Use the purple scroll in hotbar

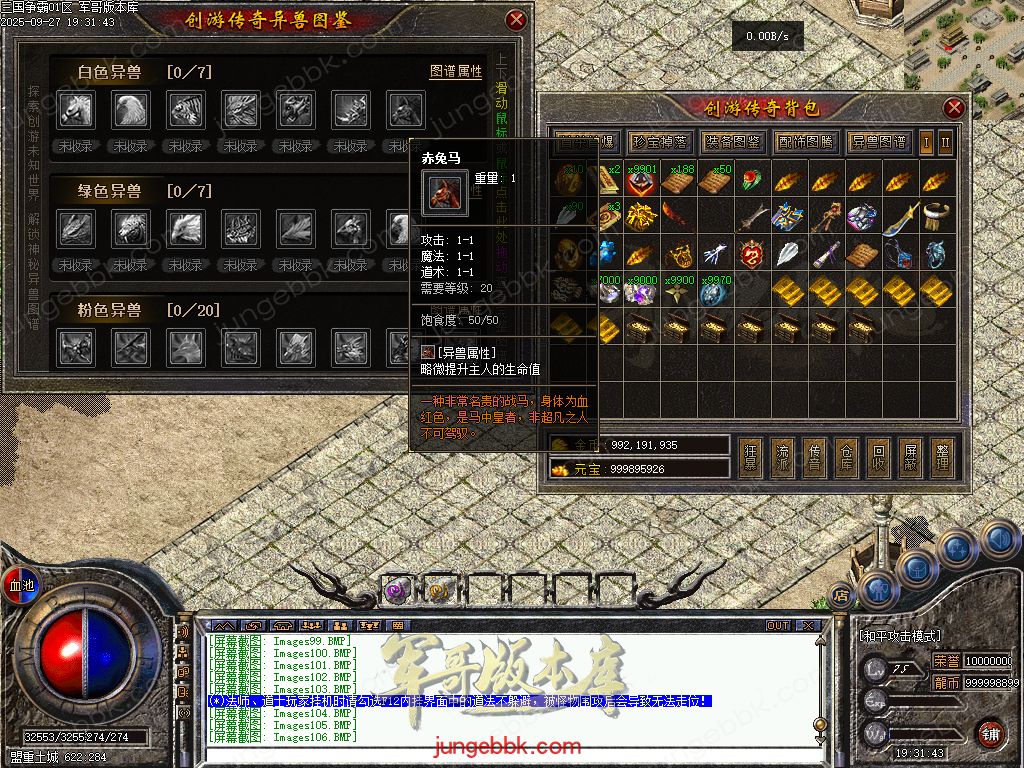tap(394, 591)
